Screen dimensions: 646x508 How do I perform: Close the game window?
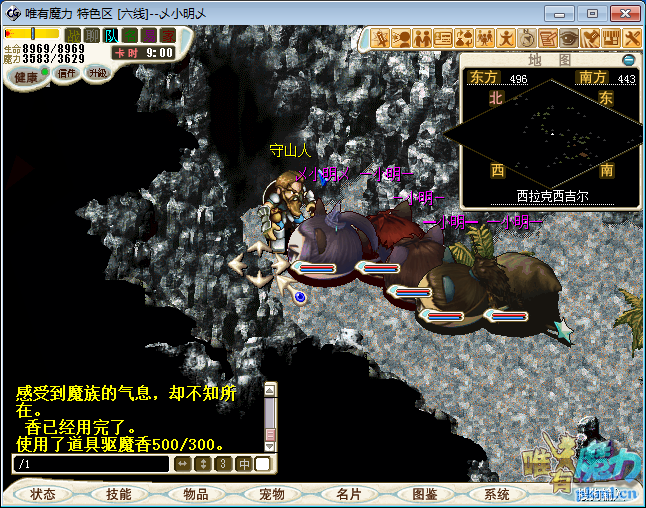[x=623, y=13]
